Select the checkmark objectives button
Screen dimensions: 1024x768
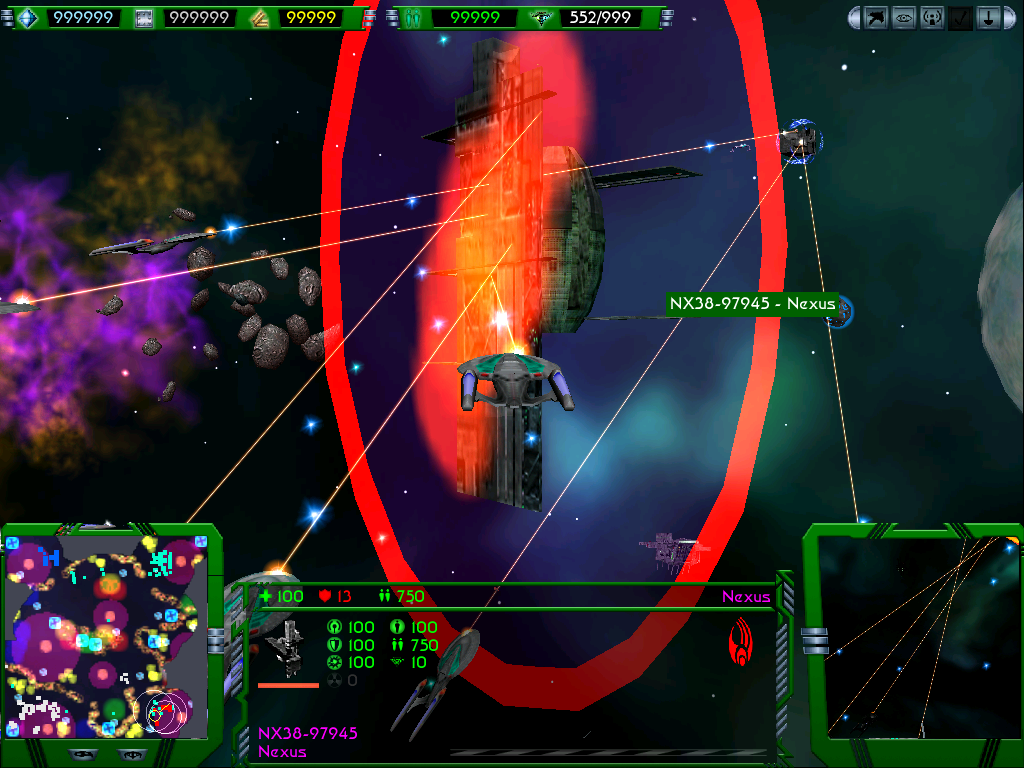click(960, 17)
